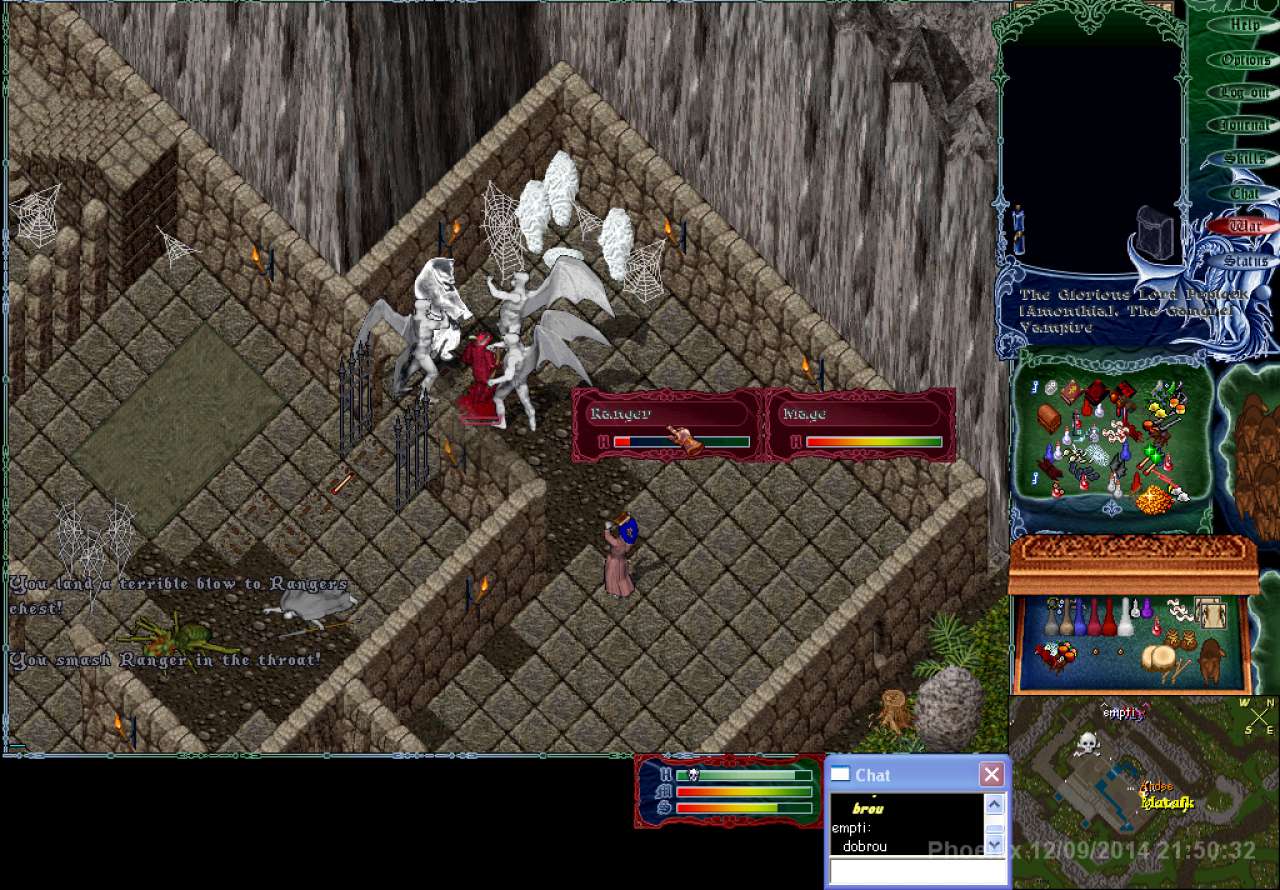
Task: Select the Mage target health bar
Action: point(860,425)
